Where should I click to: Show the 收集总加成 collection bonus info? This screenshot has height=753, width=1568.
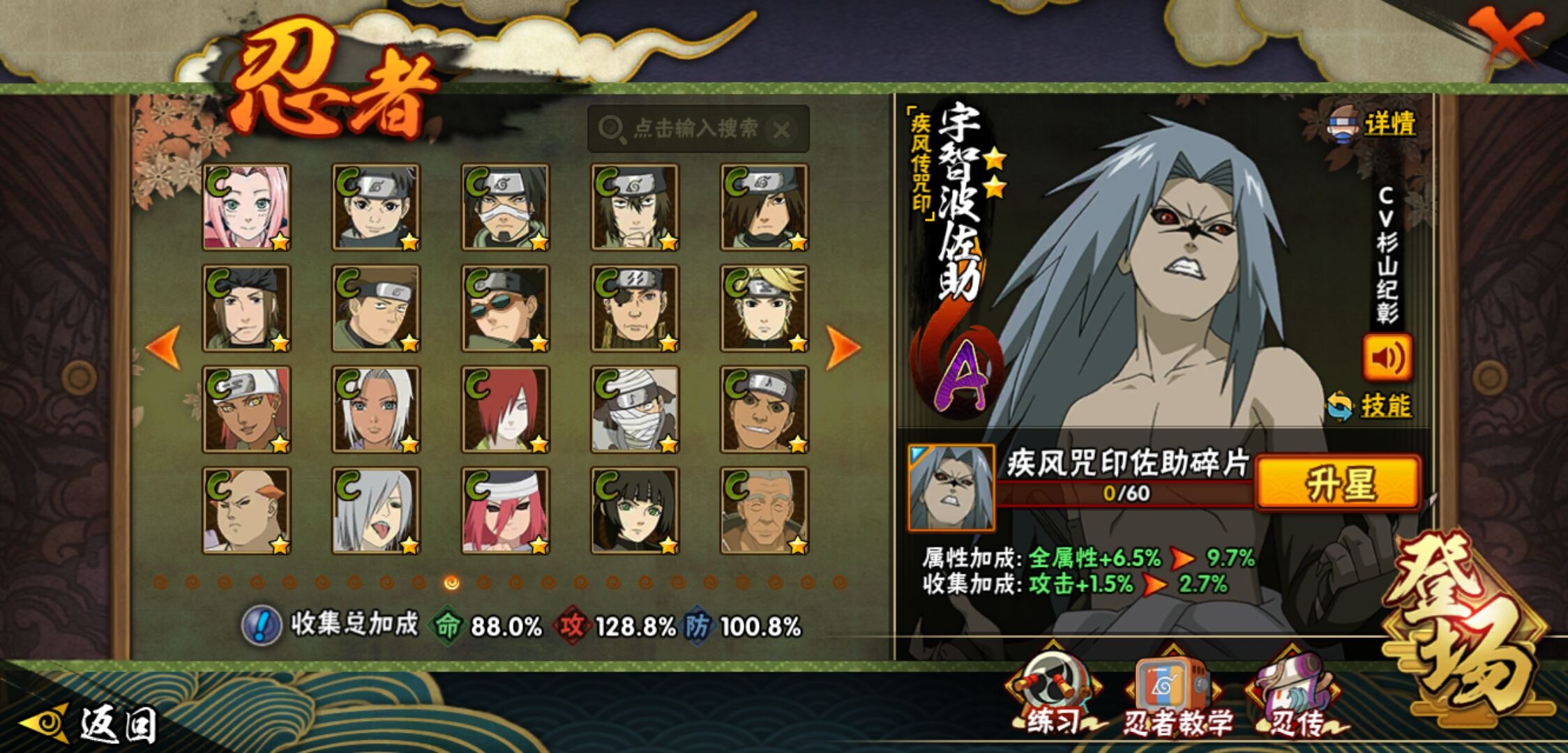pyautogui.click(x=261, y=625)
